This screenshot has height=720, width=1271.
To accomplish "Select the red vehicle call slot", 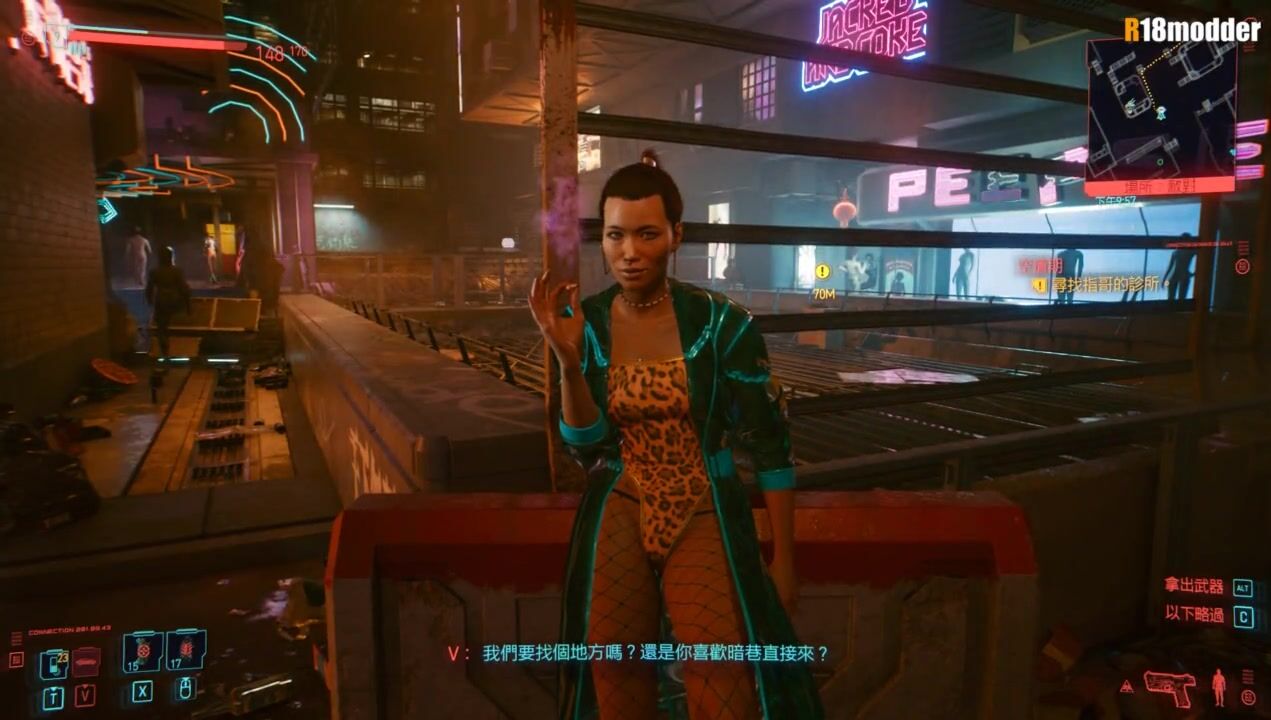I will tap(86, 660).
